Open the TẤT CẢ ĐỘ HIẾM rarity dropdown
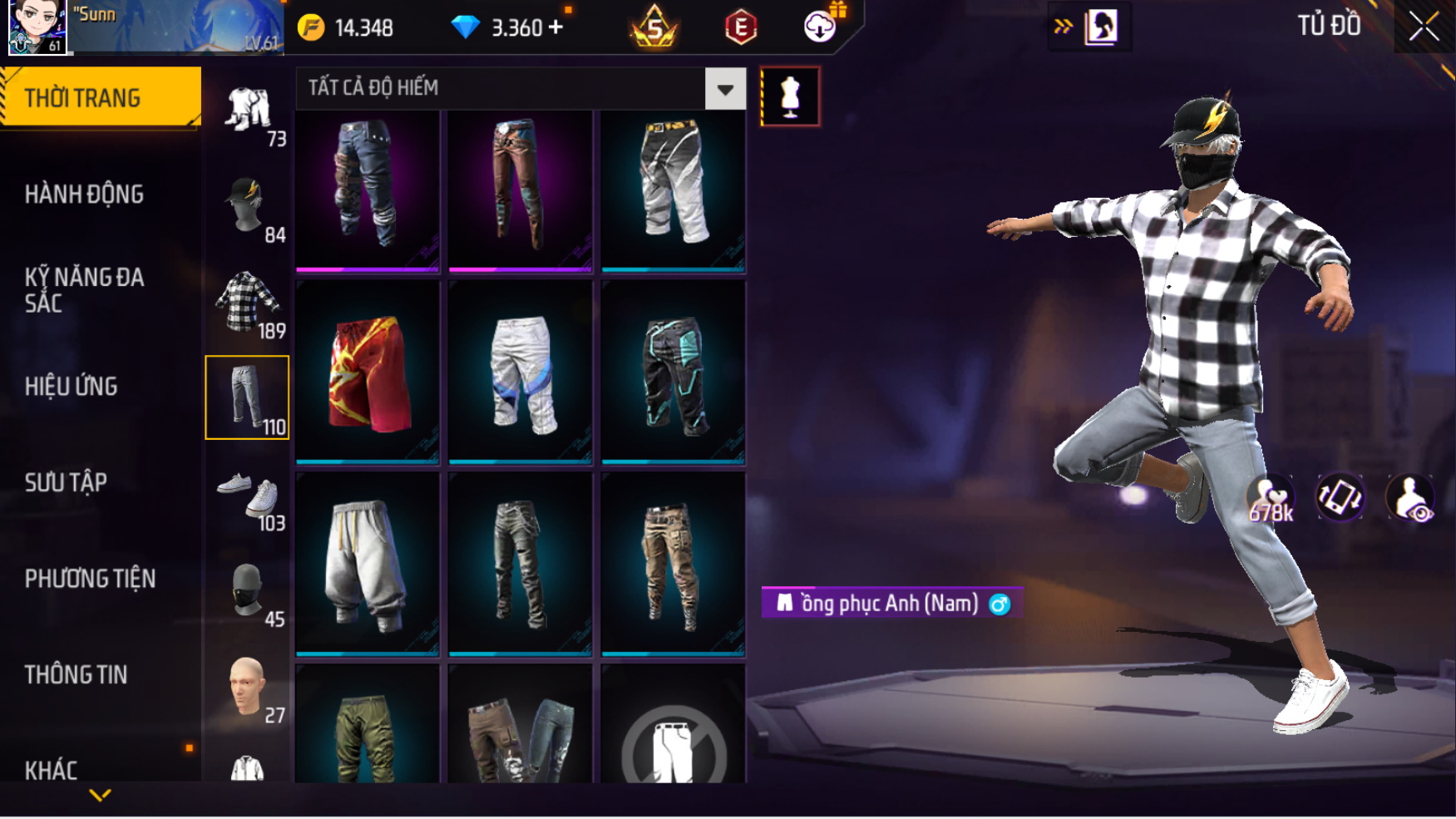 (725, 89)
